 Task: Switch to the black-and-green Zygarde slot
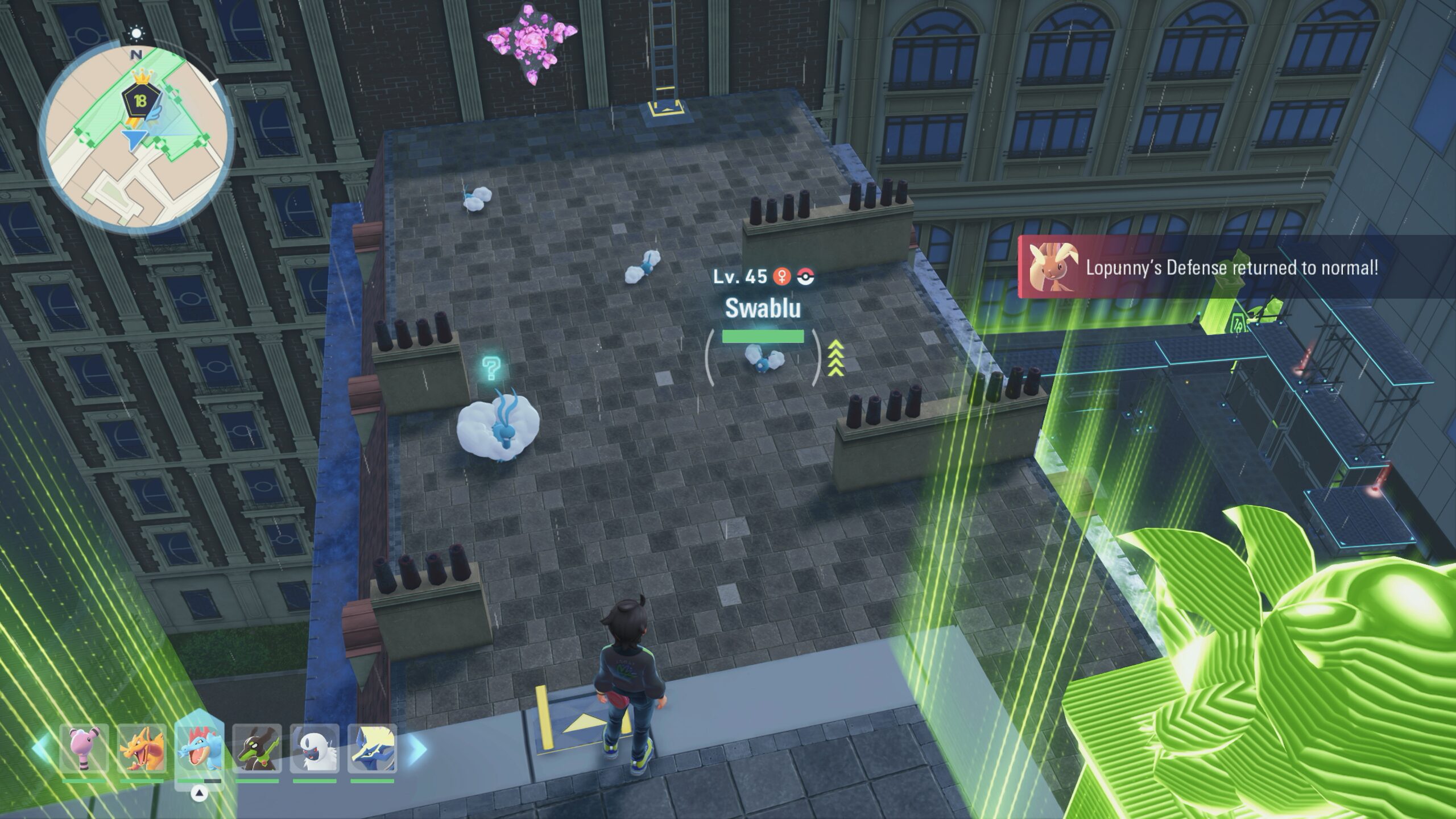pyautogui.click(x=257, y=747)
